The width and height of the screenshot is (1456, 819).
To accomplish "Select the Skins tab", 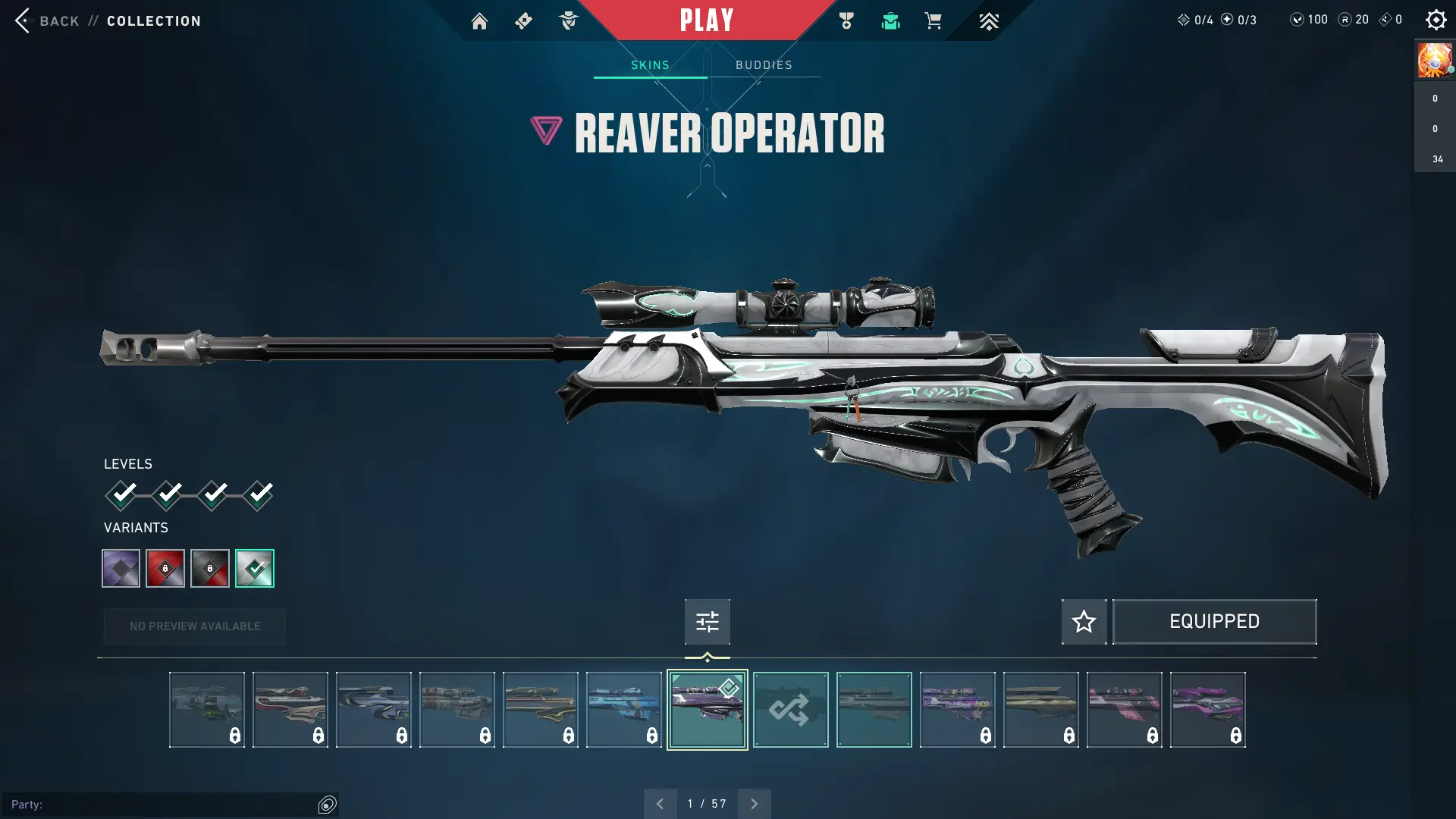I will (650, 65).
